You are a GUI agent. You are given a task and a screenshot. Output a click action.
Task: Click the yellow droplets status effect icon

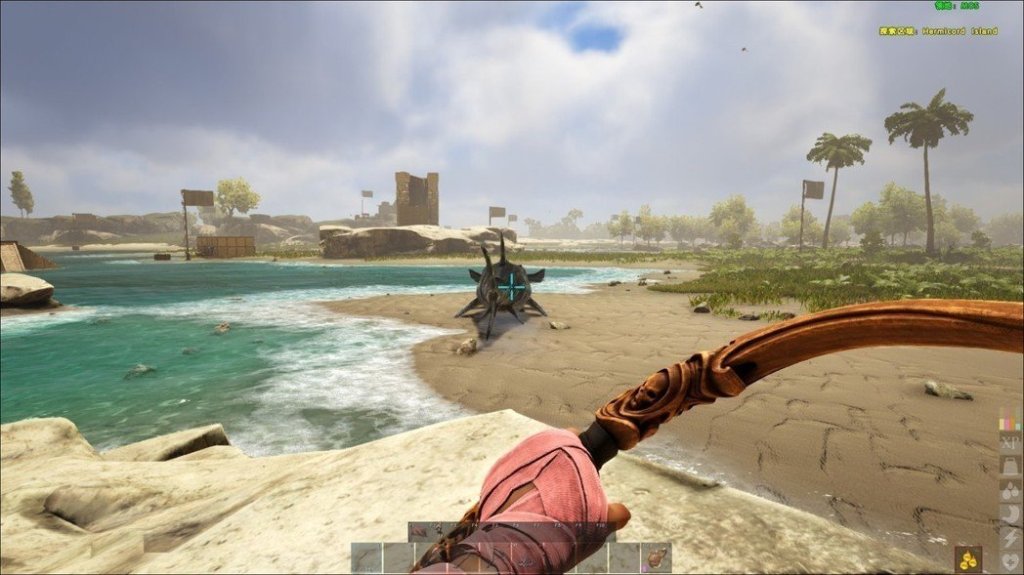[x=968, y=560]
